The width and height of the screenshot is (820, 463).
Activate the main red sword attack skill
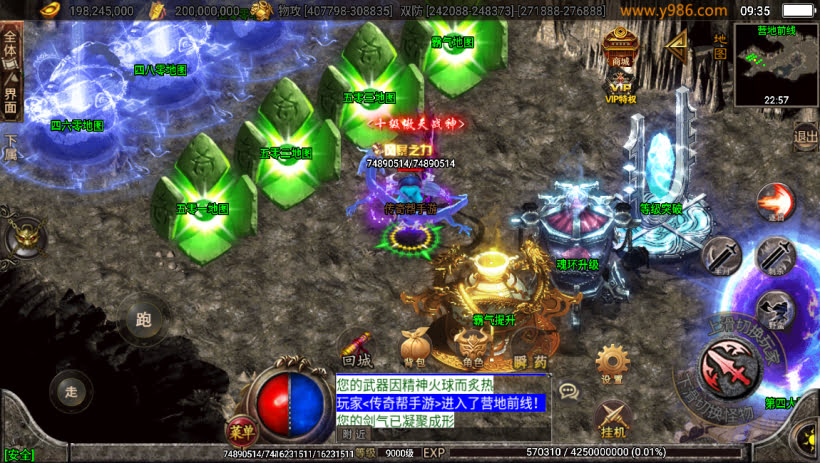click(730, 362)
